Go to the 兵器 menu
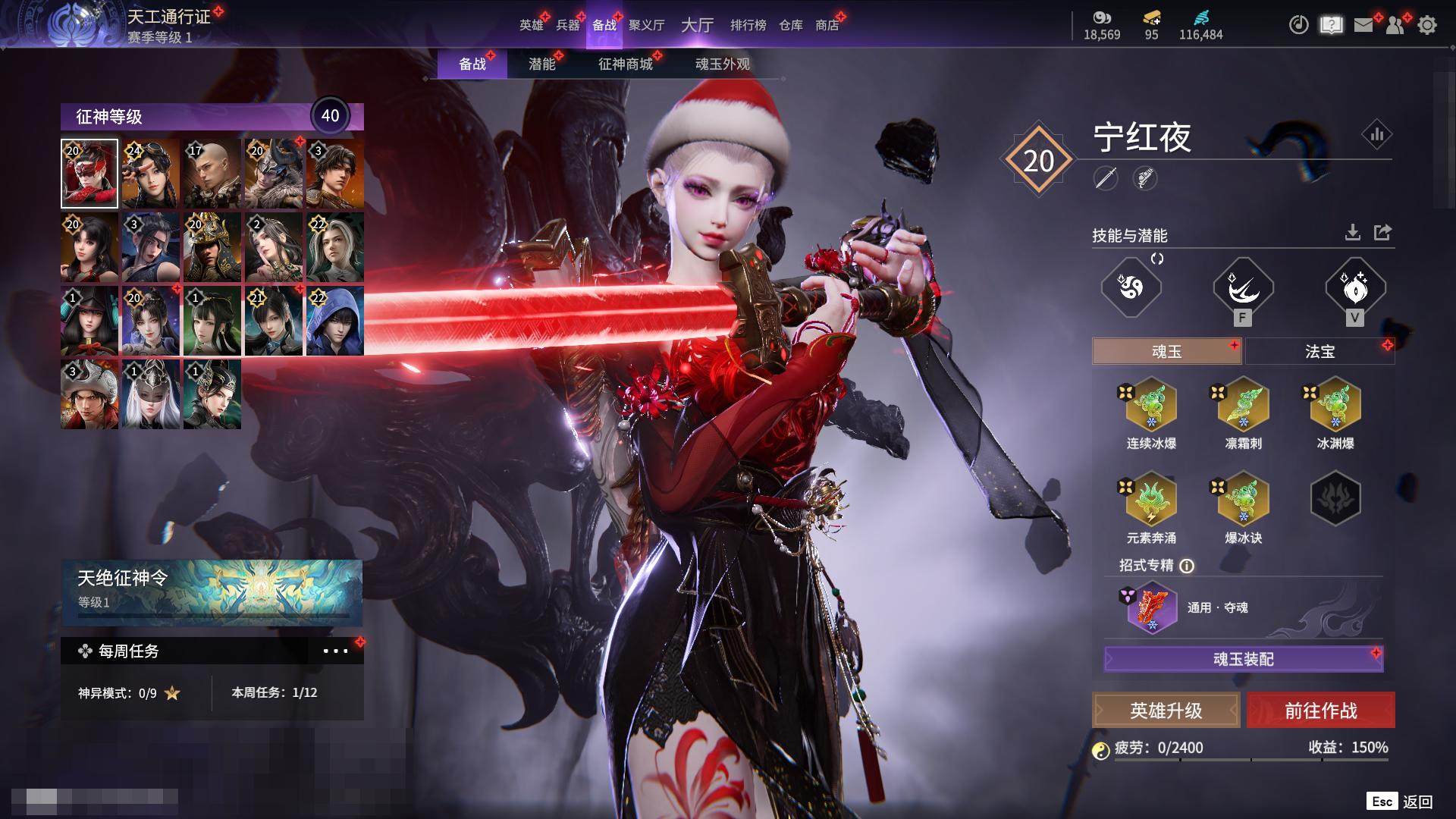Viewport: 1456px width, 819px height. coord(567,25)
